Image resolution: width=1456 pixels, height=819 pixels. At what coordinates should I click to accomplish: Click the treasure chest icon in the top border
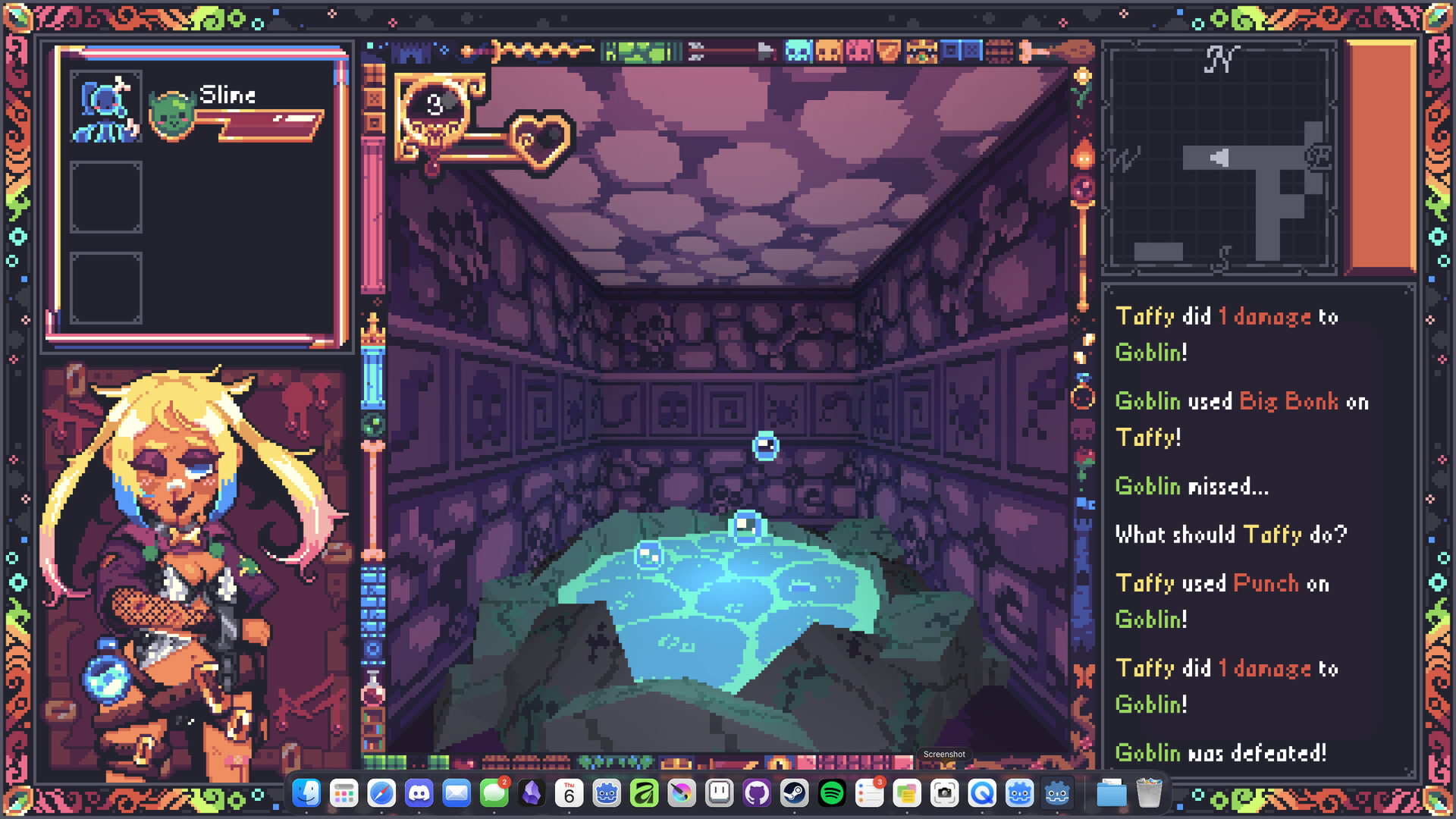(x=923, y=52)
